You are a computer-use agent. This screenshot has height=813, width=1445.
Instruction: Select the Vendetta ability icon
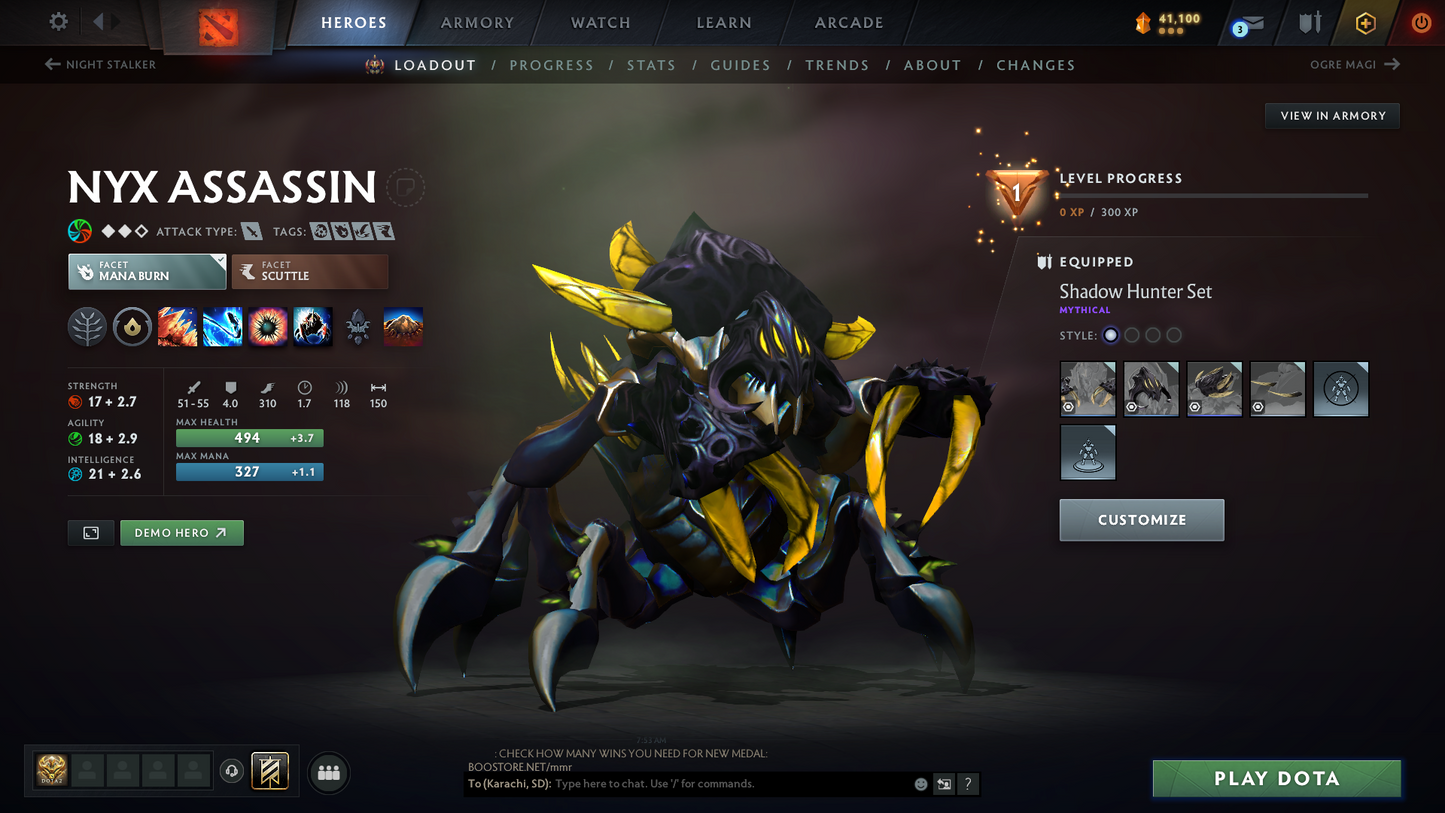[312, 326]
